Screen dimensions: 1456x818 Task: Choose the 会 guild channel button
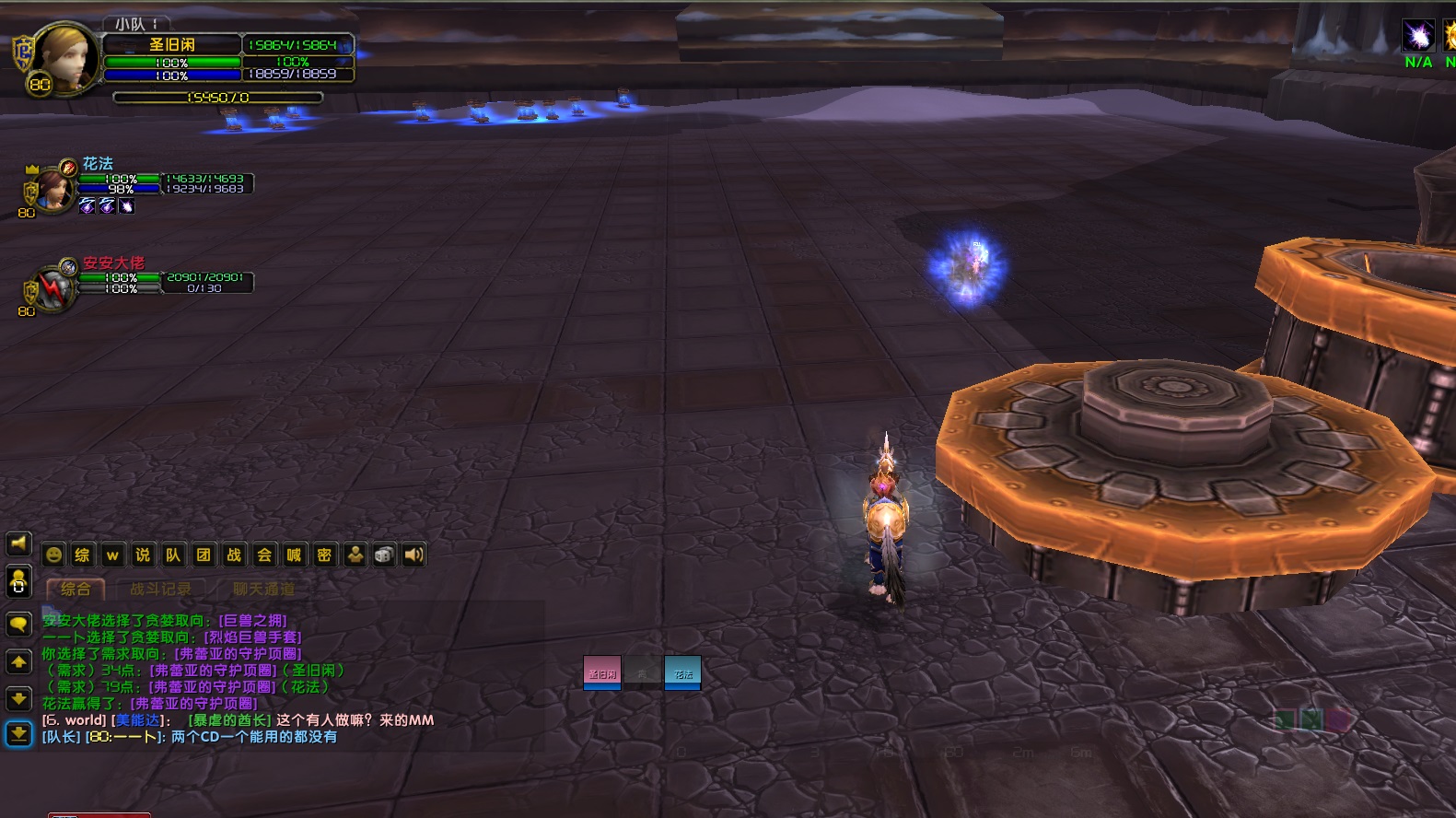264,555
